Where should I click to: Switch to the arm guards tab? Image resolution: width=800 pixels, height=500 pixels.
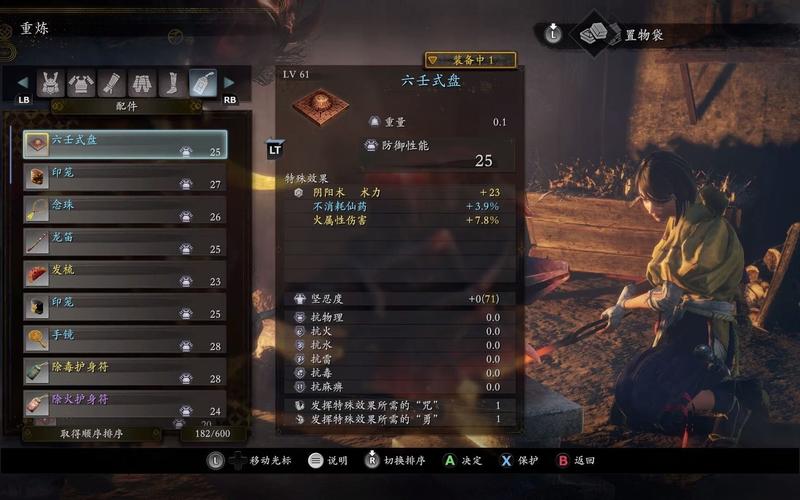pos(112,83)
